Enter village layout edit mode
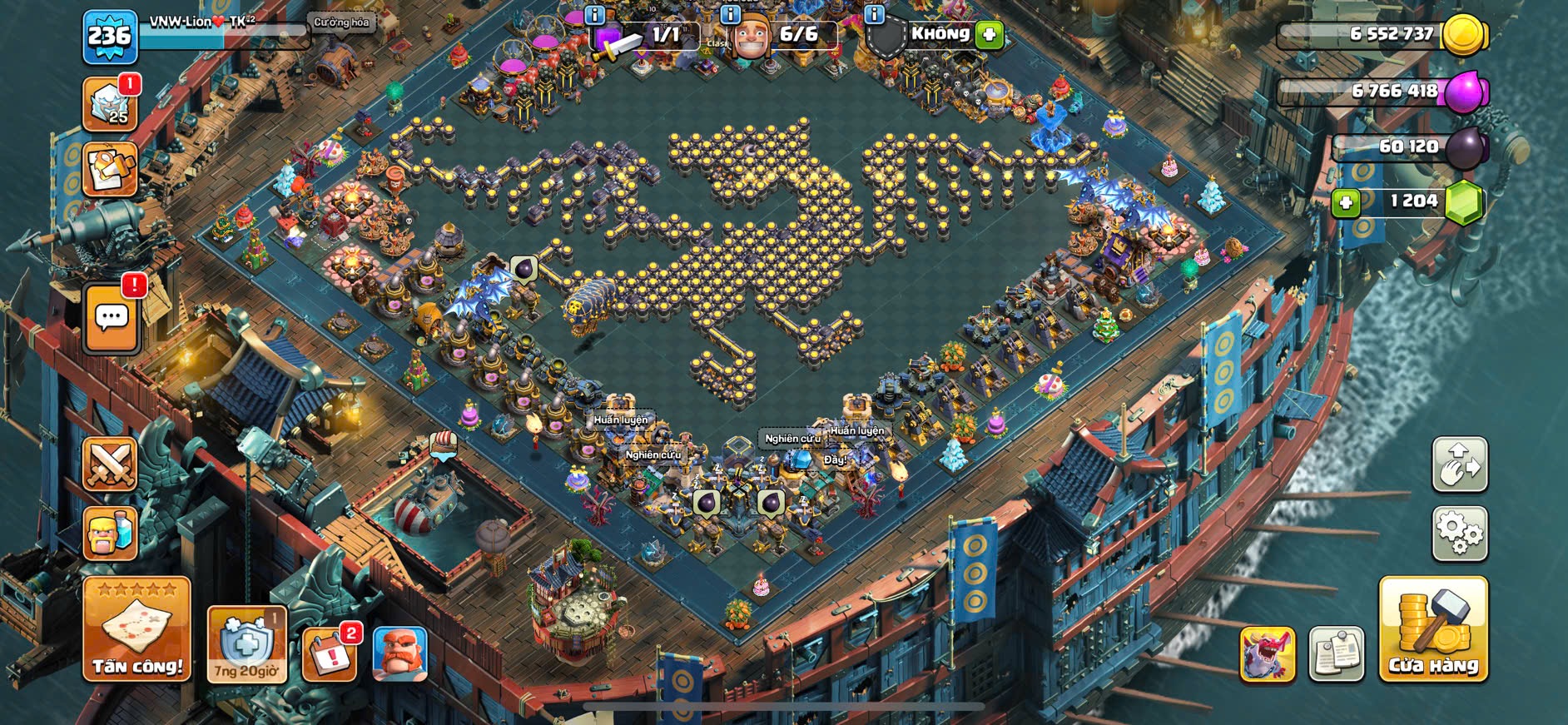Image resolution: width=1568 pixels, height=725 pixels. (x=1459, y=464)
